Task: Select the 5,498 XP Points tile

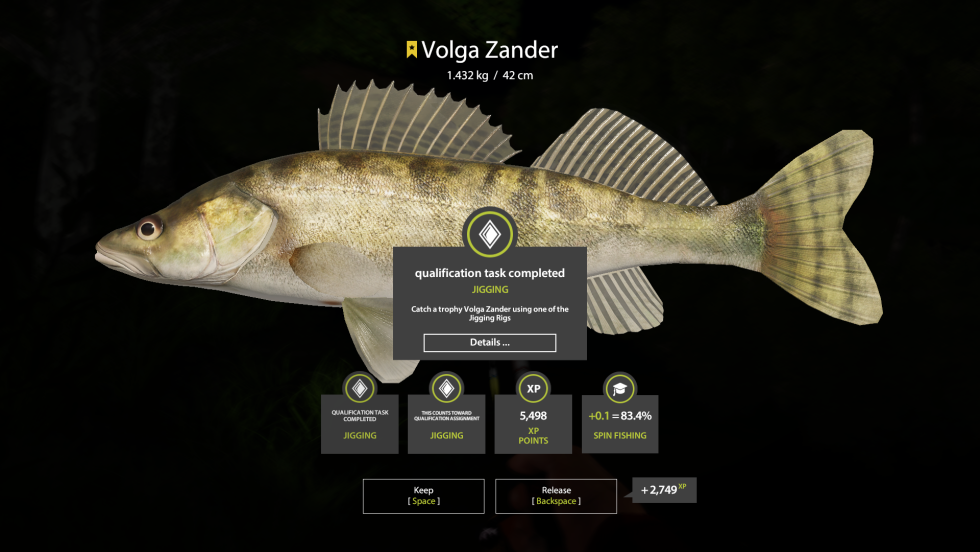Action: pos(533,423)
